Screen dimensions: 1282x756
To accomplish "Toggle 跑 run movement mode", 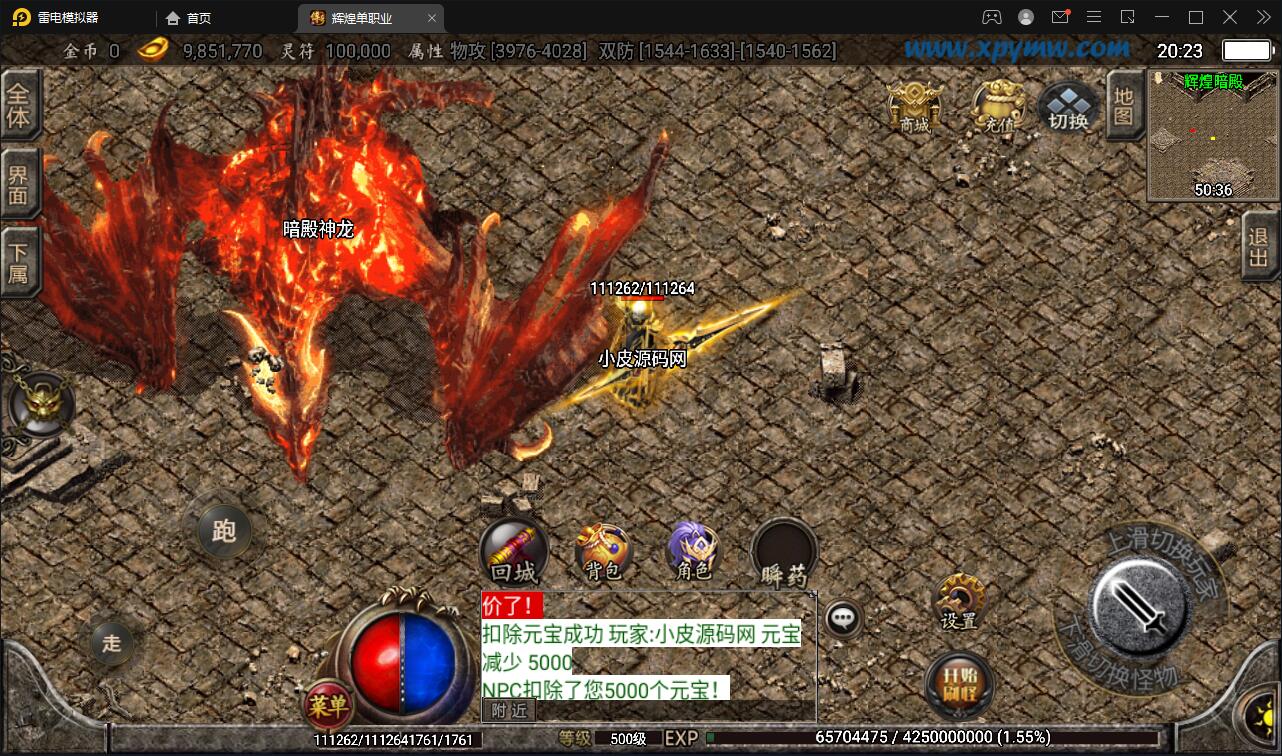I will click(x=223, y=531).
